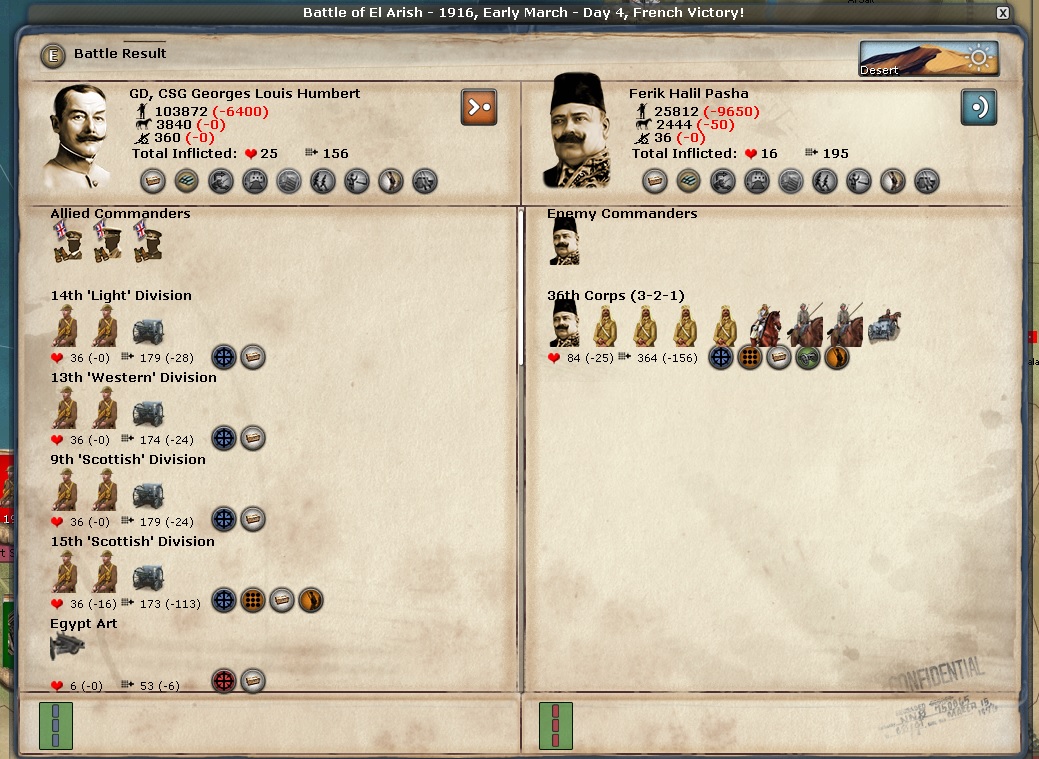Click the round E Battle Result button

tap(53, 55)
